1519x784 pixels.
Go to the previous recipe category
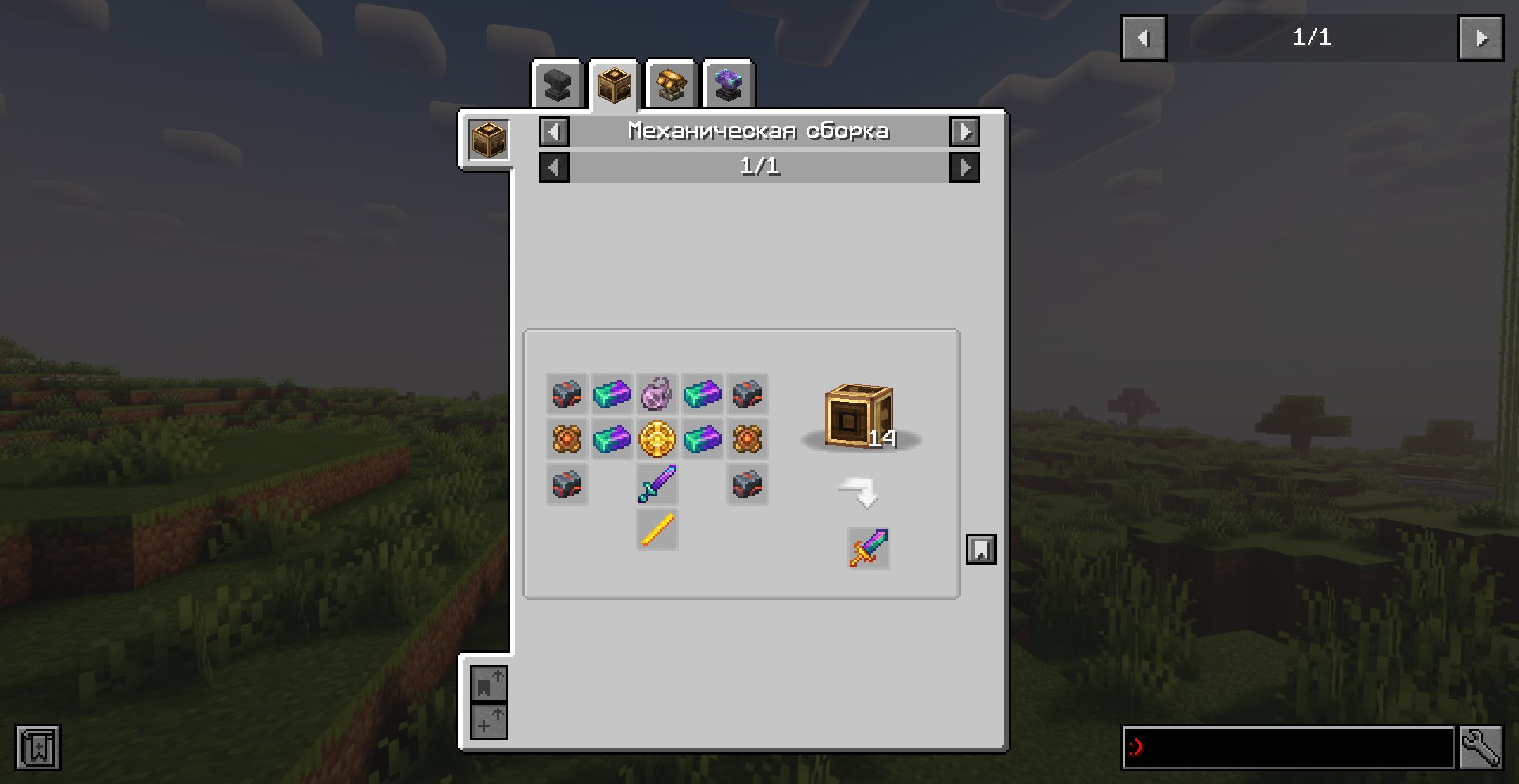tap(554, 131)
